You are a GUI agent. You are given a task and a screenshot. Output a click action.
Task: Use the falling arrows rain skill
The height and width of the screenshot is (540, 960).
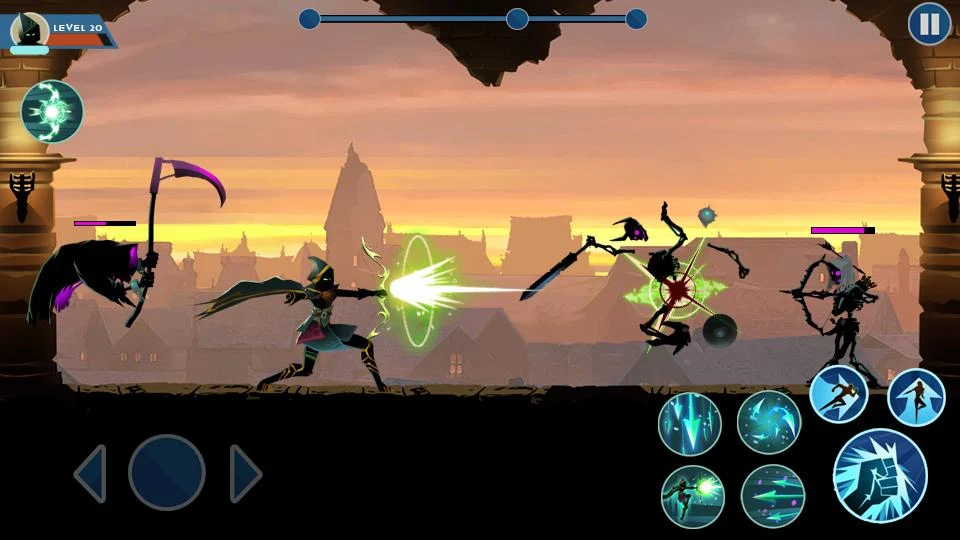coord(690,424)
